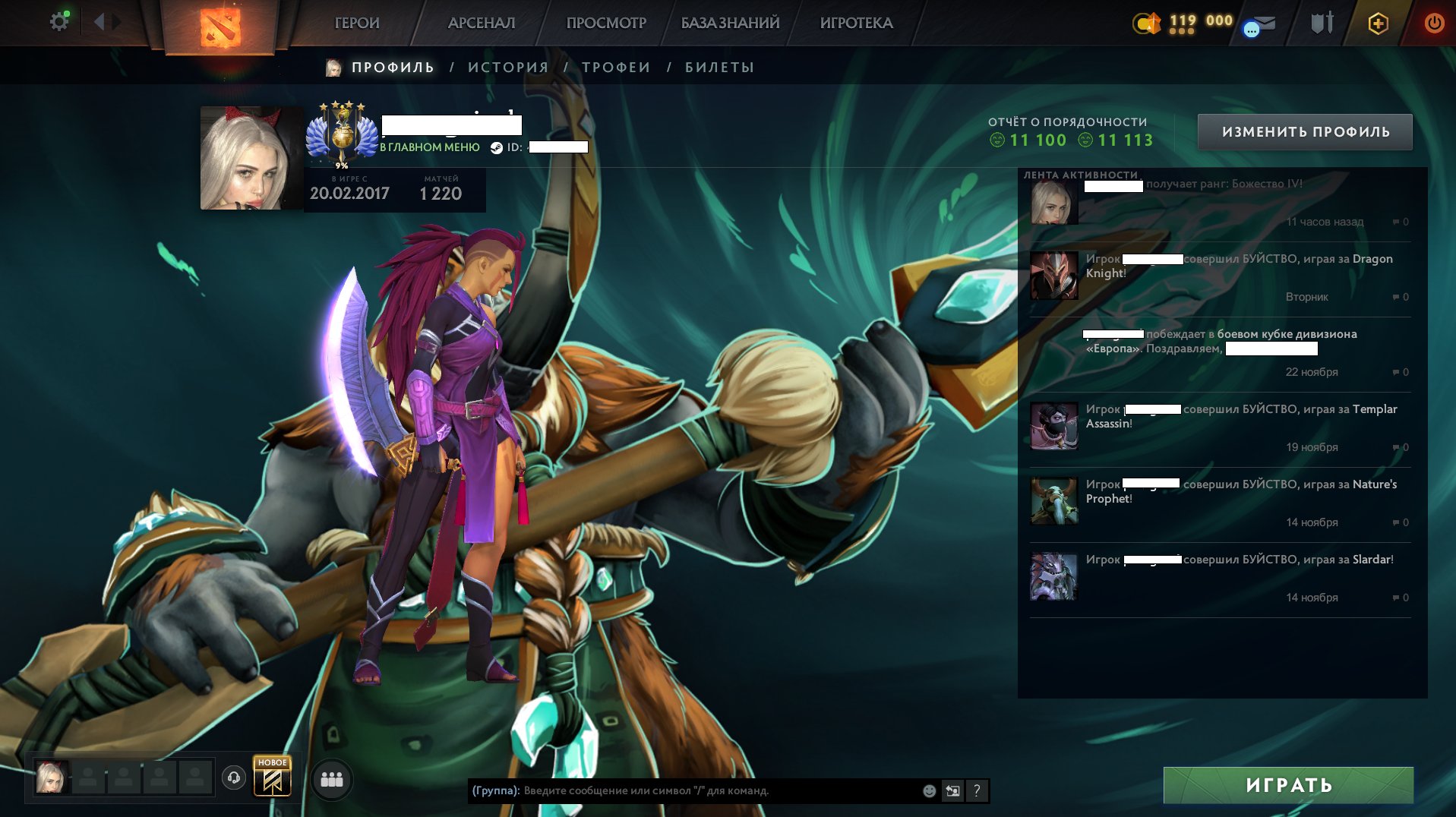
Task: Open the friends list people icon
Action: pos(332,779)
